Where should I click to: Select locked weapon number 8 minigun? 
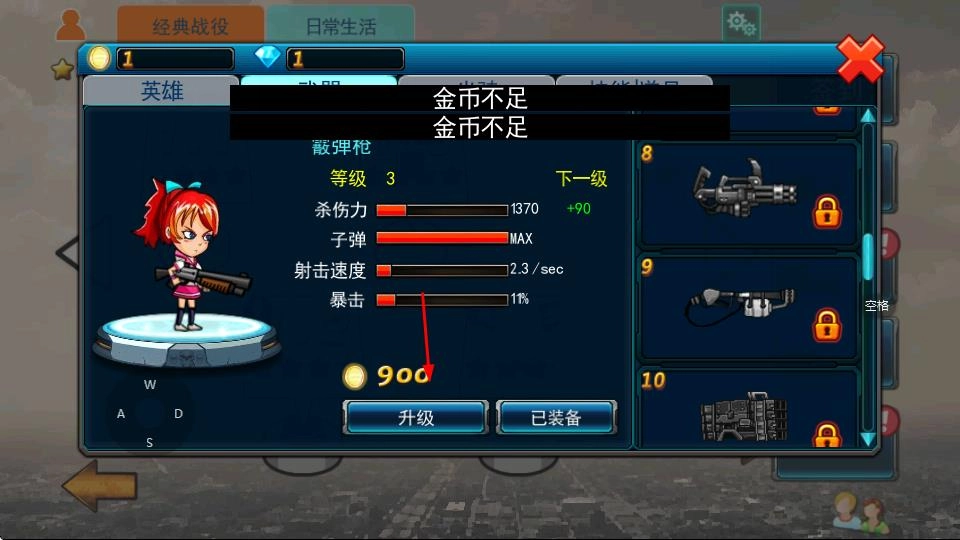tap(748, 193)
